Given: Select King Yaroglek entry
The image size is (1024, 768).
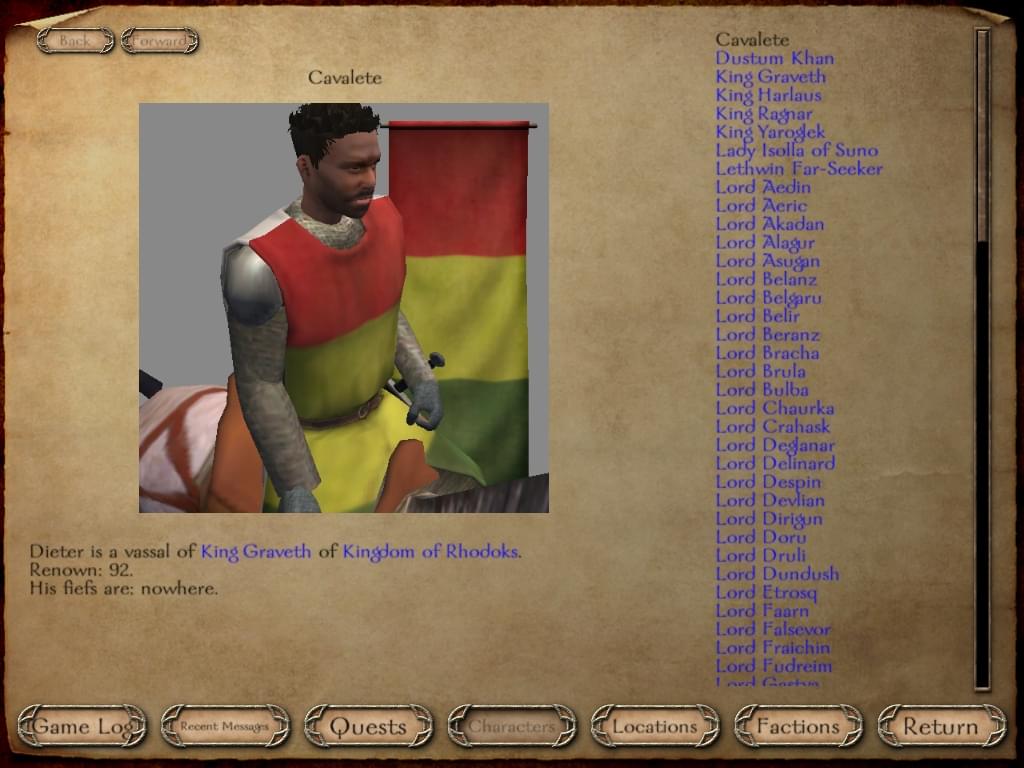Looking at the screenshot, I should (x=770, y=132).
